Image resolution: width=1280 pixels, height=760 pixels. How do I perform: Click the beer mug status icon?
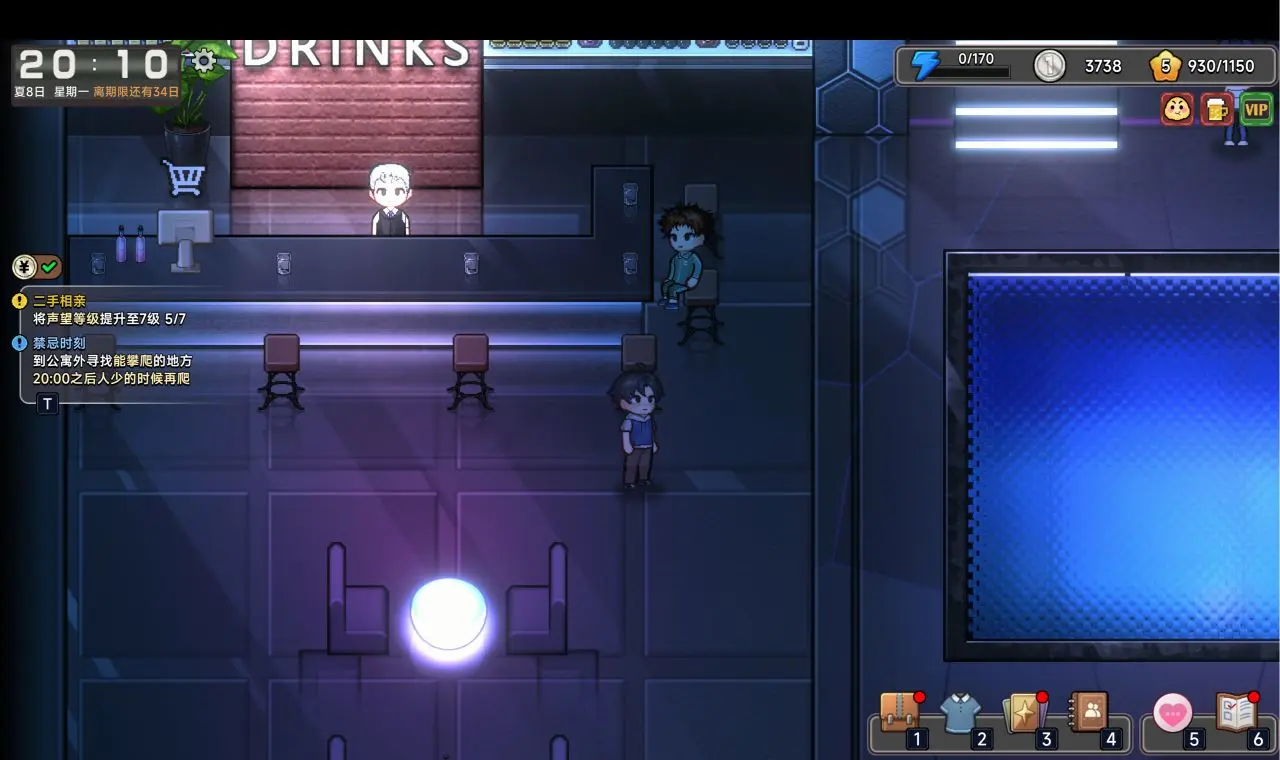coord(1216,109)
